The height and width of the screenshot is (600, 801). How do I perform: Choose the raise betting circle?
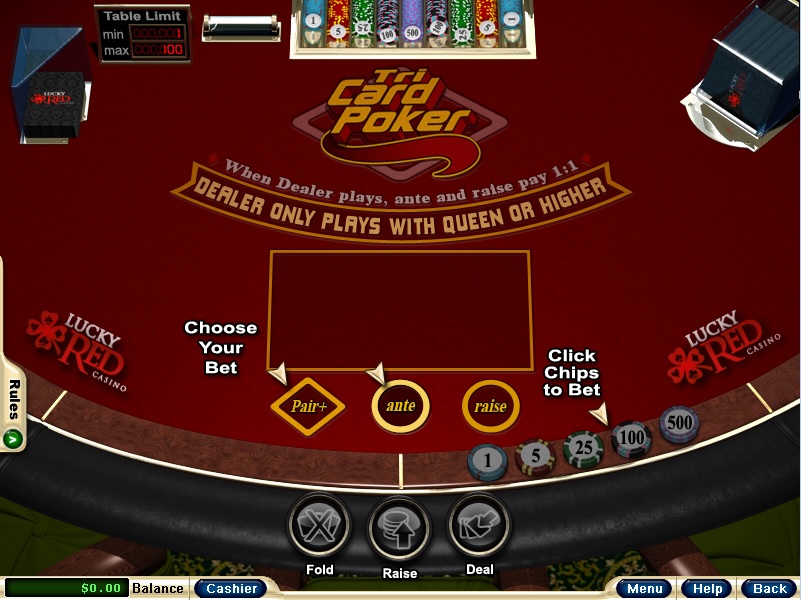pyautogui.click(x=490, y=406)
